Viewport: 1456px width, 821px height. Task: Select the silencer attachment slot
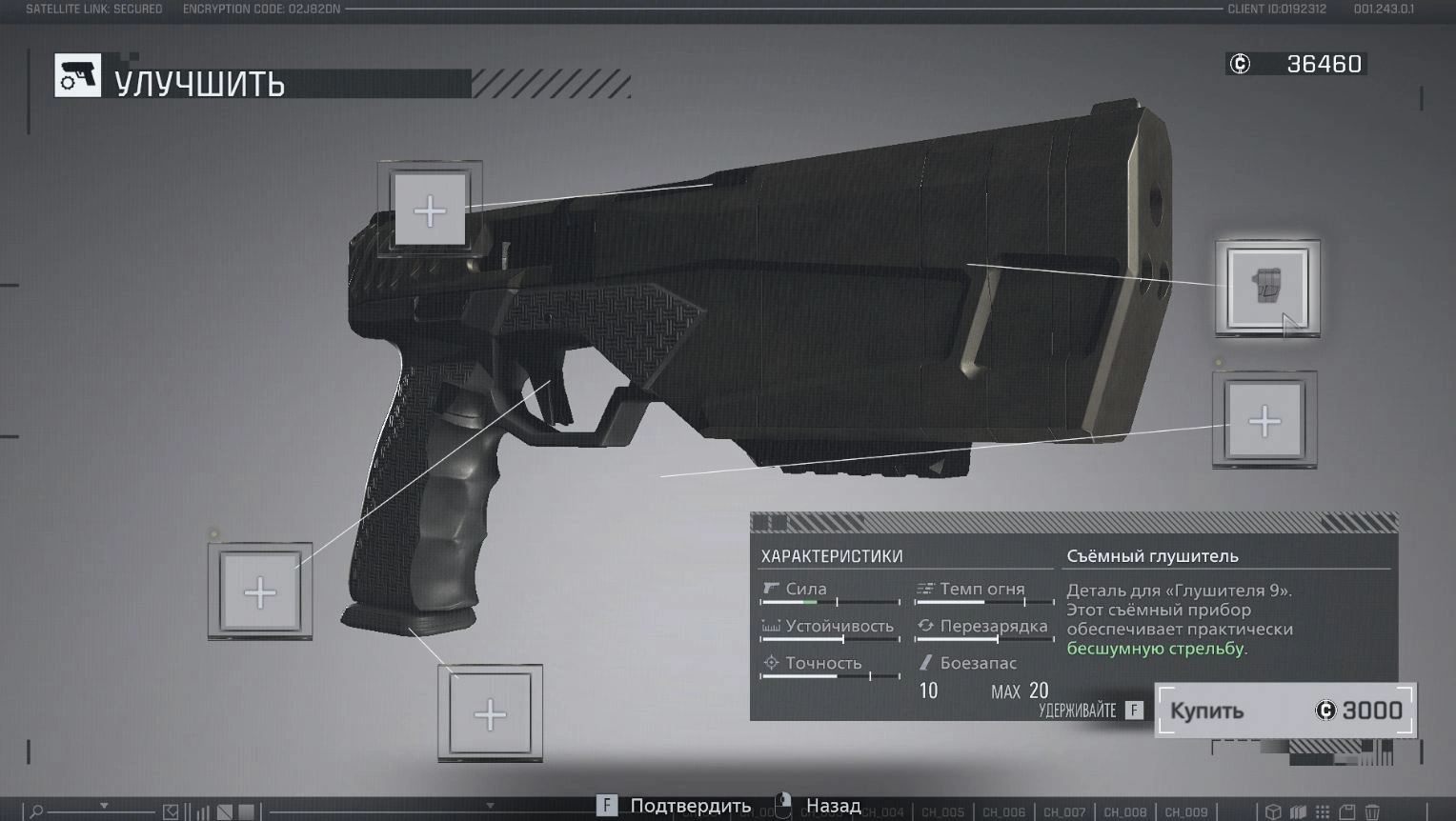tap(1266, 288)
